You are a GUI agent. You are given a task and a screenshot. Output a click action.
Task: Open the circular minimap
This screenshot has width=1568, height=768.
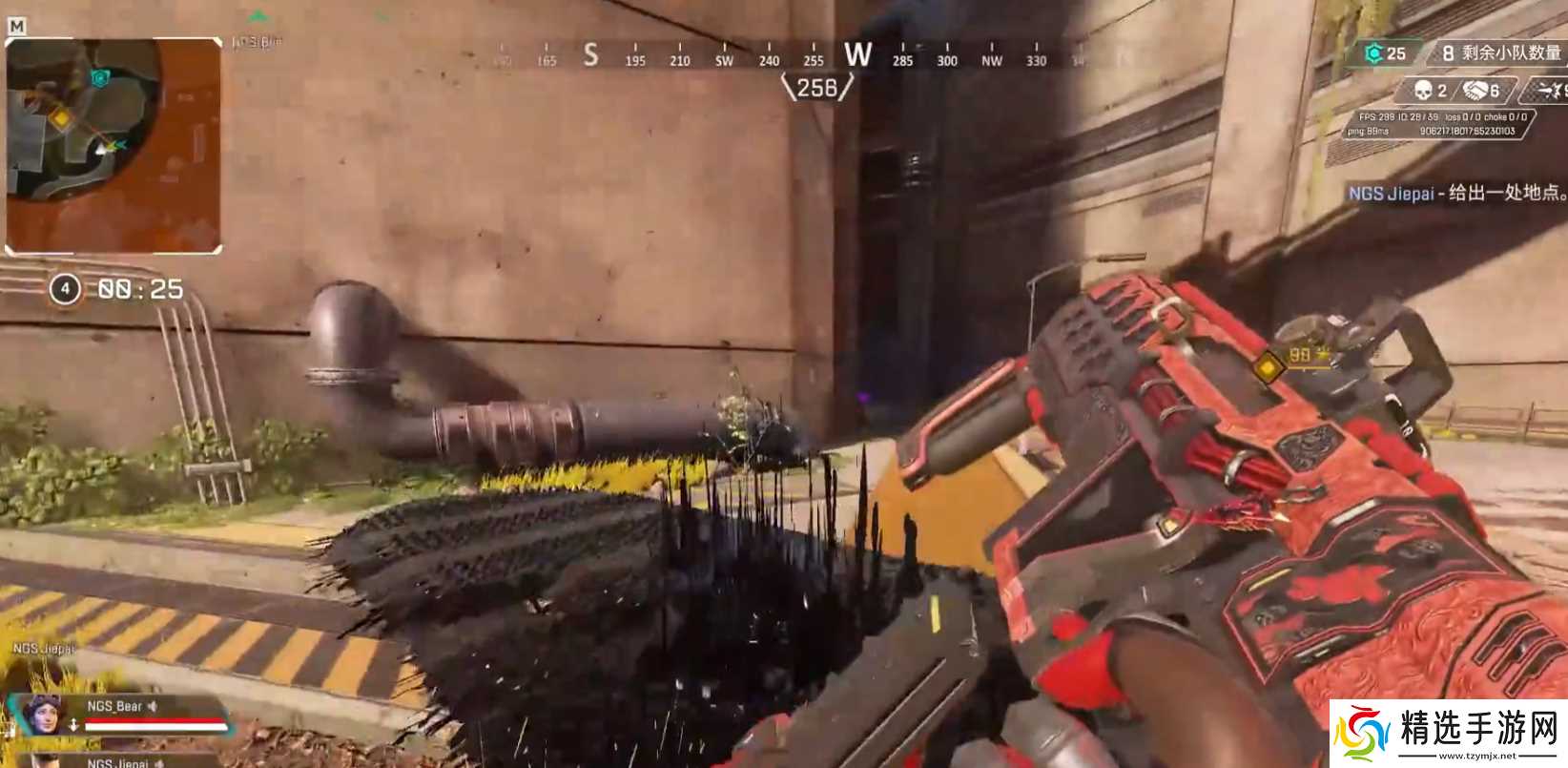(x=84, y=119)
